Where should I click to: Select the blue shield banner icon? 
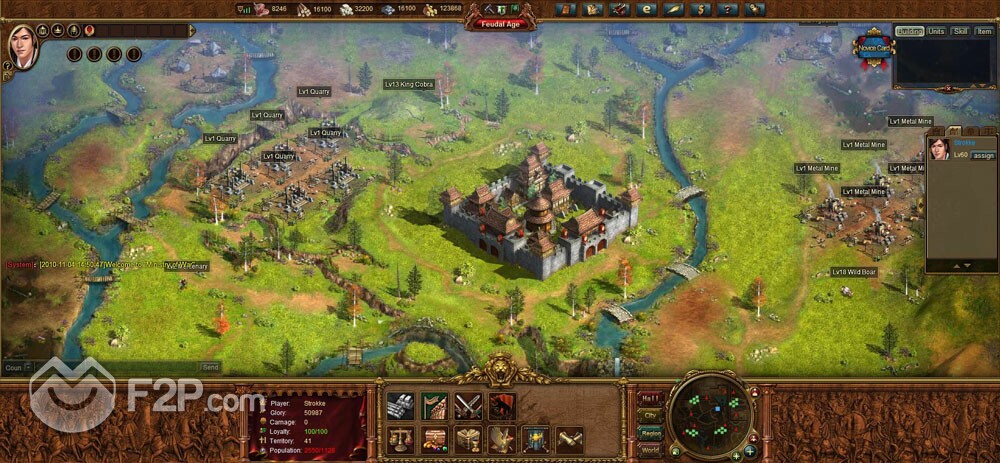click(536, 439)
